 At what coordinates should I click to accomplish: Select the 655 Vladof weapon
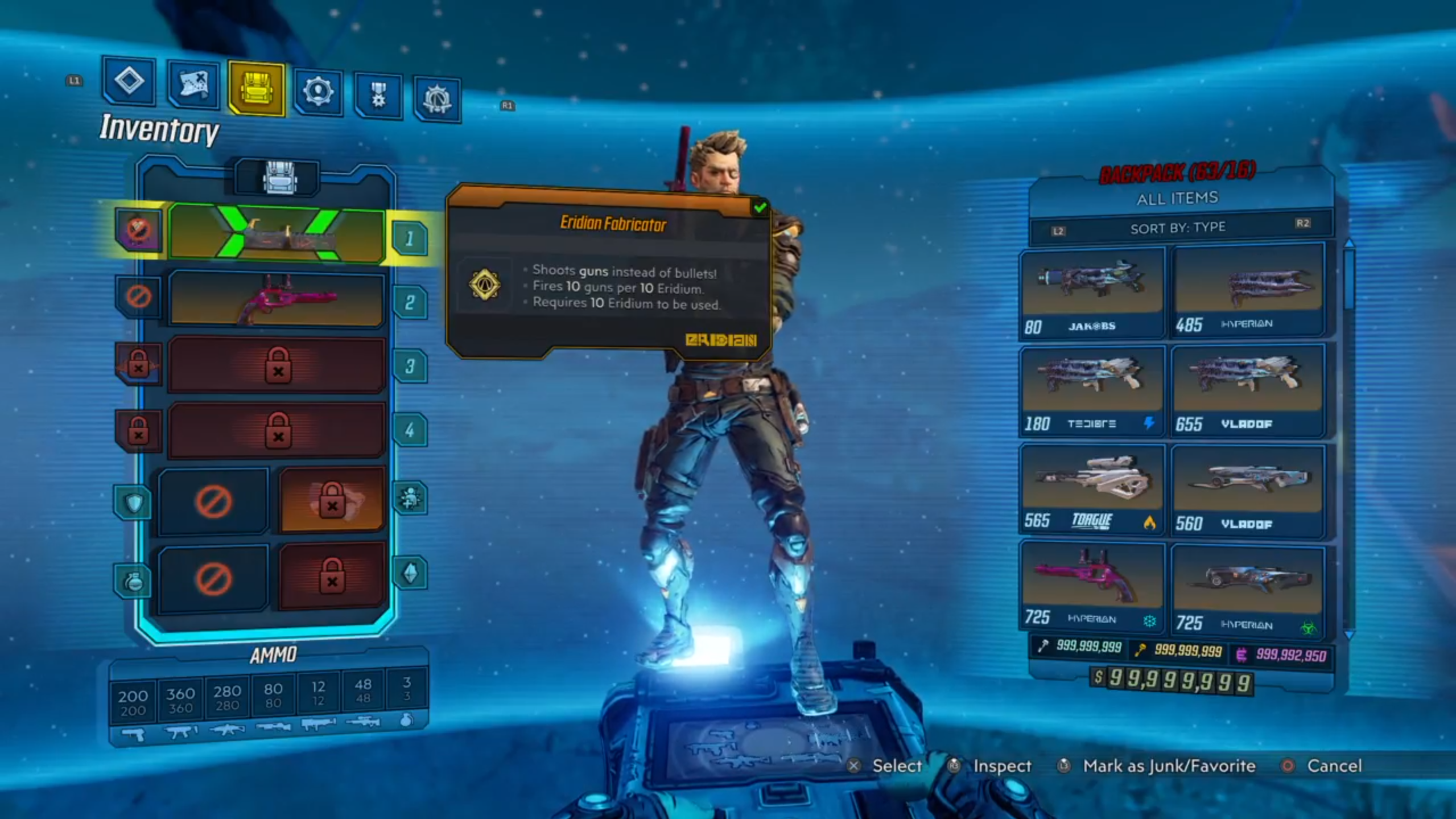pyautogui.click(x=1248, y=390)
